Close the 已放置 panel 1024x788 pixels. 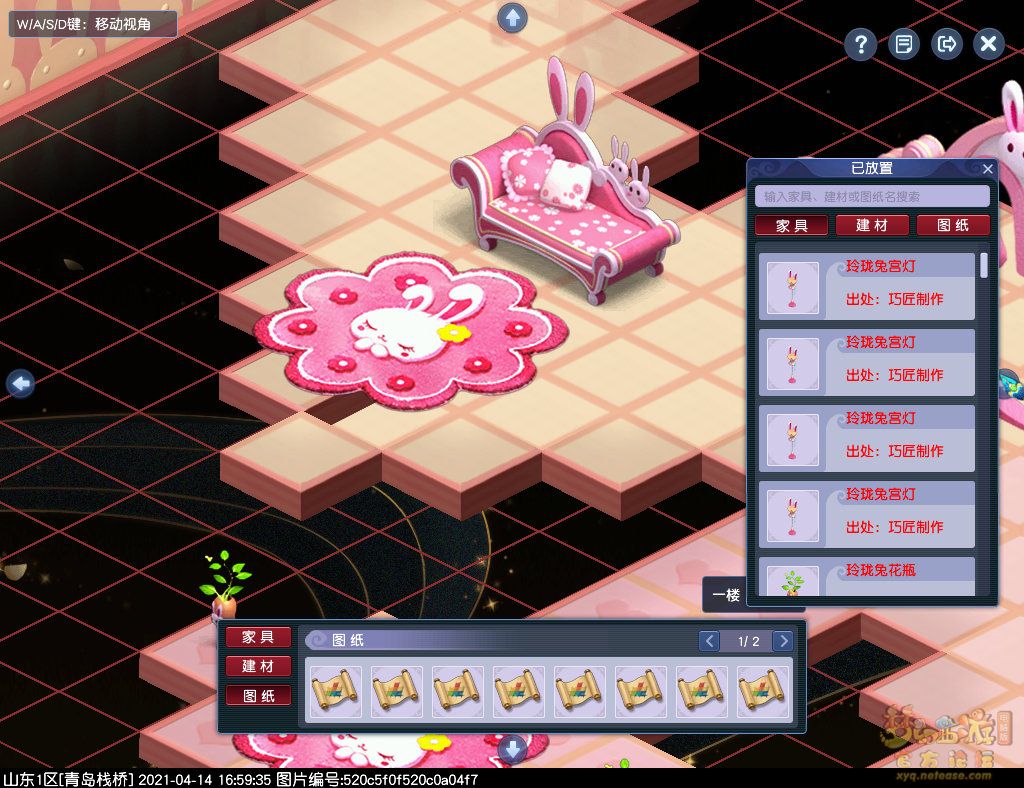pyautogui.click(x=988, y=169)
